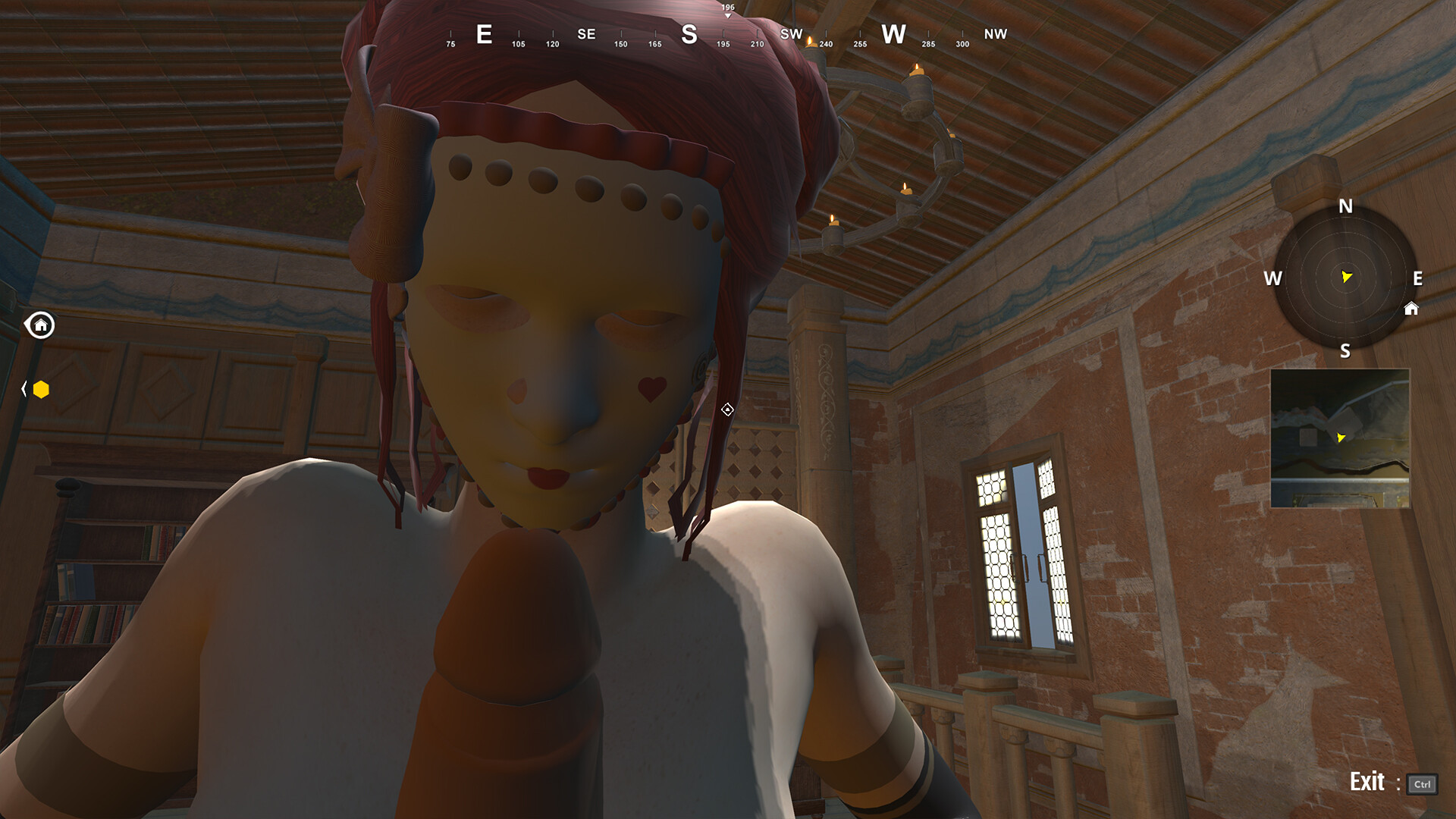Click the W marker on the compass dial
Viewport: 1456px width, 819px height.
coord(1273,279)
